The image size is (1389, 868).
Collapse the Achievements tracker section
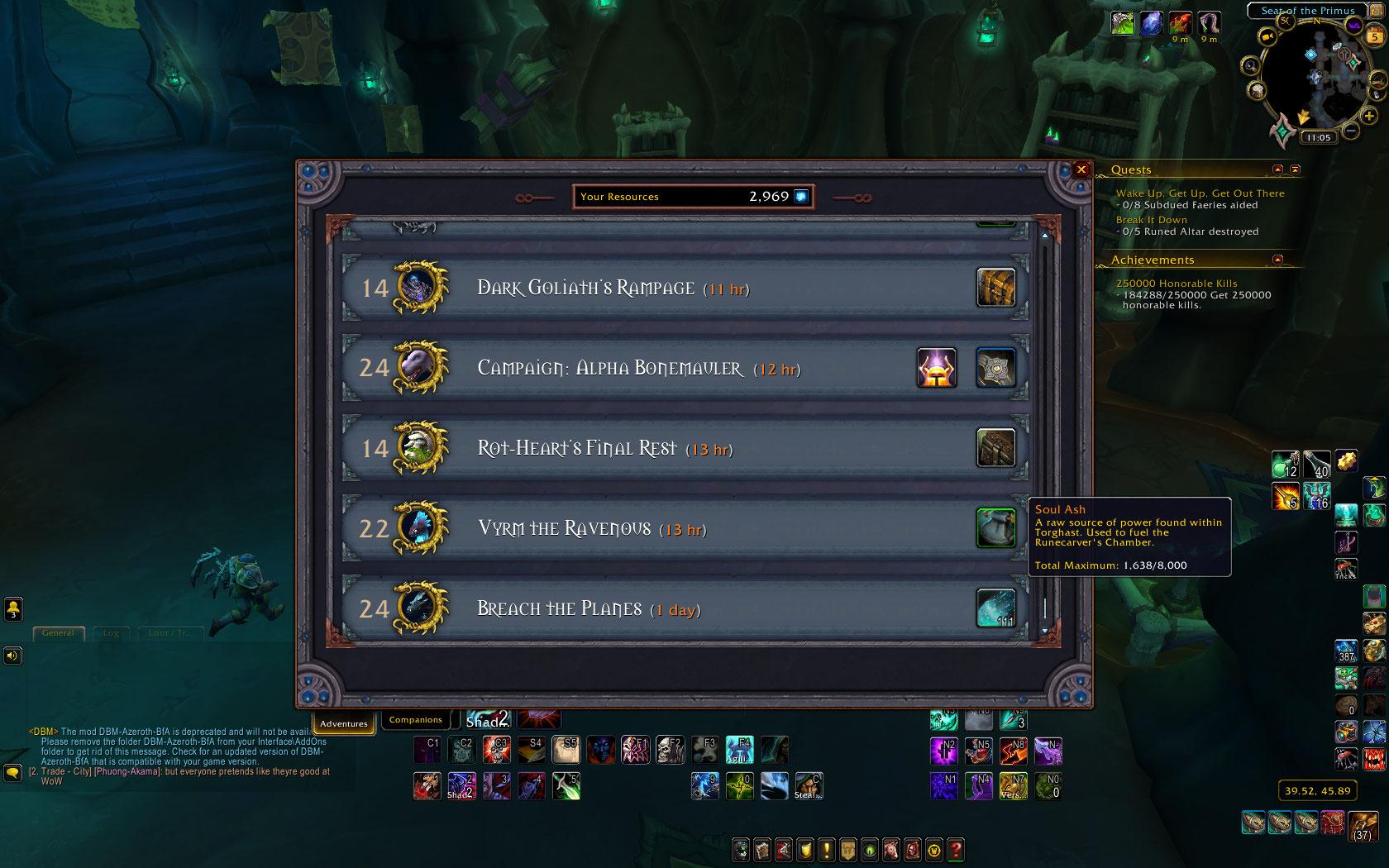[1277, 260]
